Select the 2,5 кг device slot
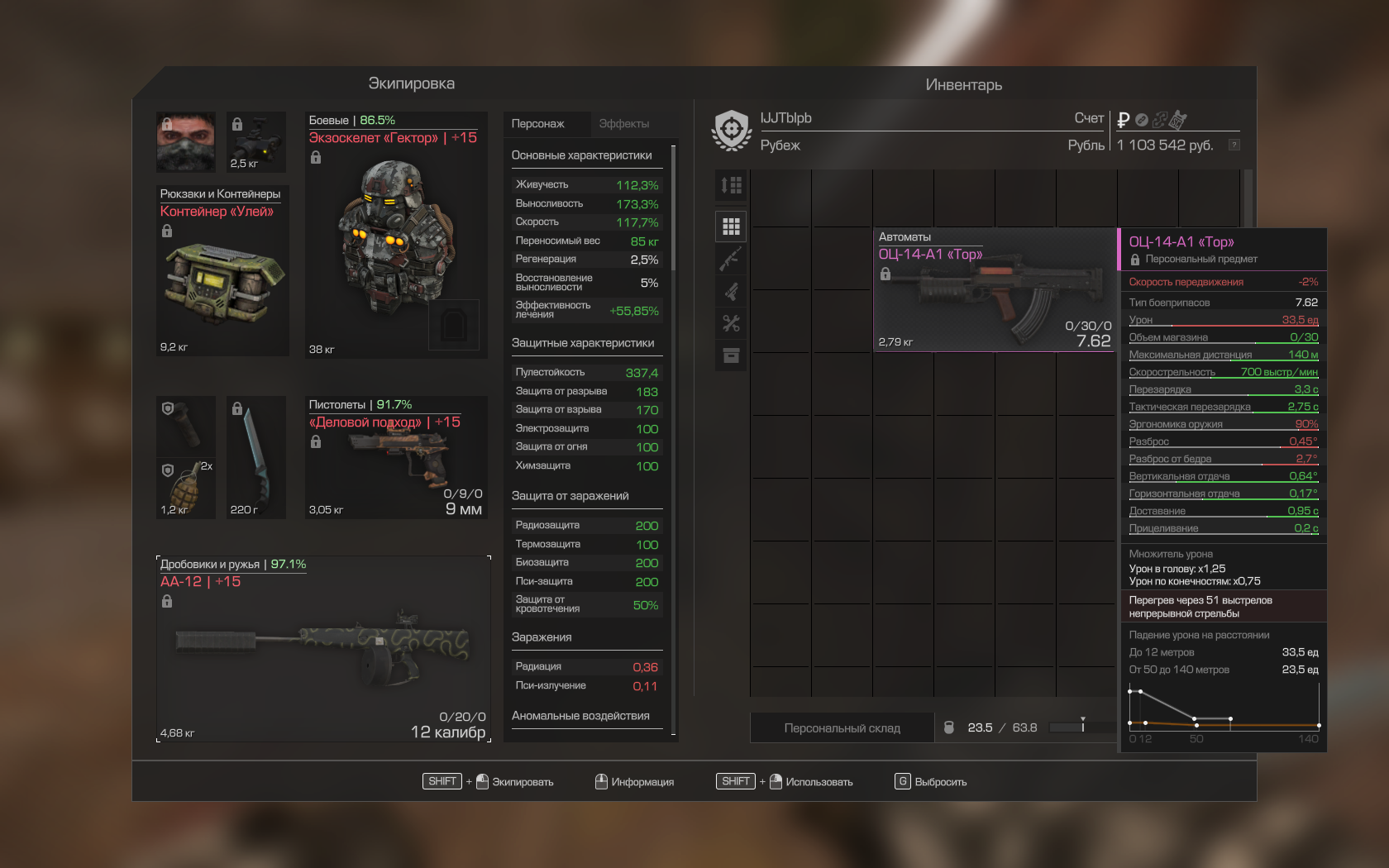Image resolution: width=1389 pixels, height=868 pixels. tap(256, 141)
